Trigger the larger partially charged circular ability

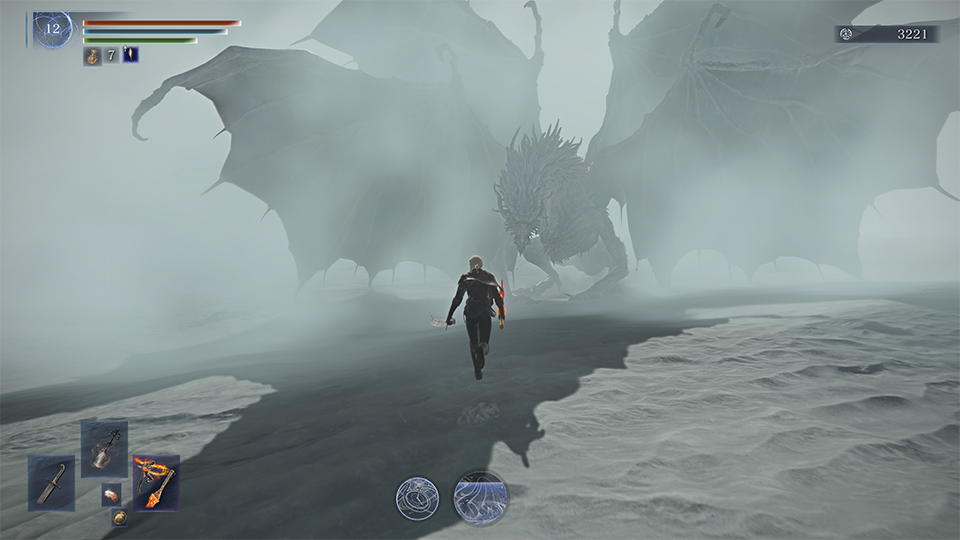coord(480,497)
